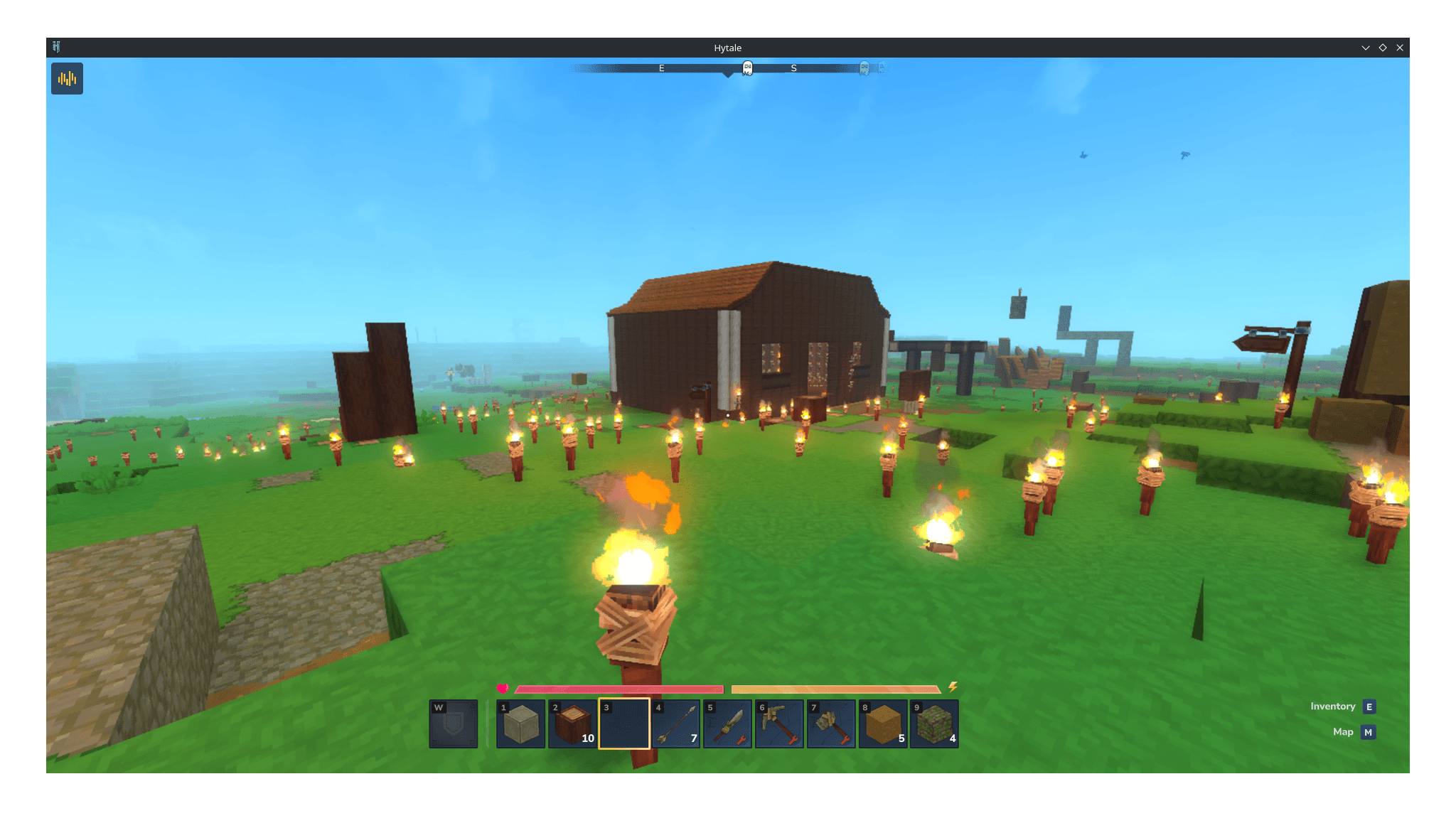
Task: Click the empty selected hotbar slot 3
Action: [624, 723]
